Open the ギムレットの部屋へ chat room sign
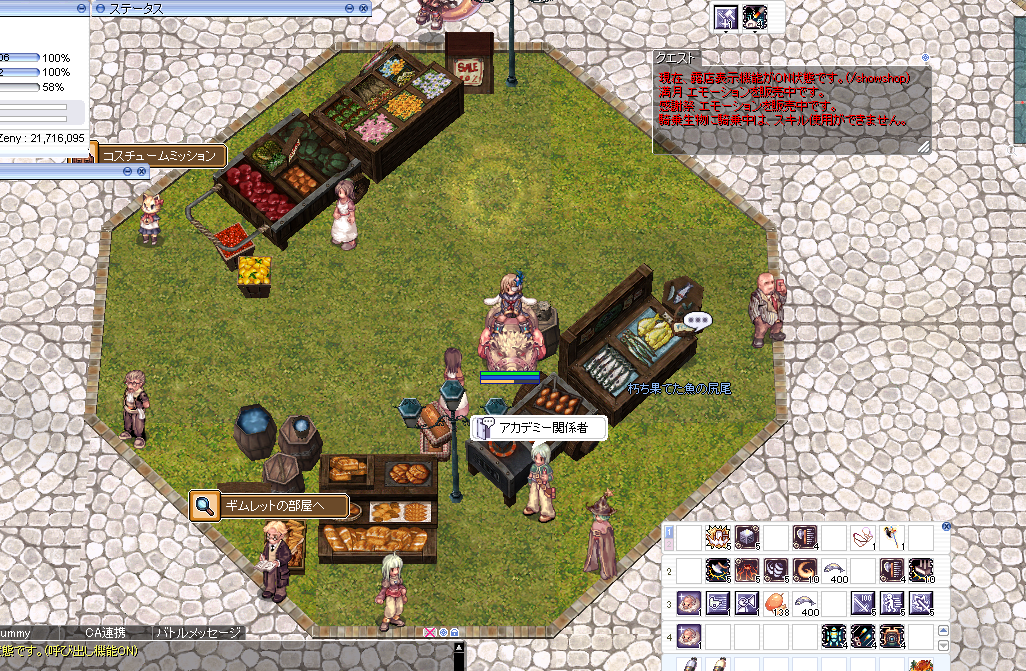 (270, 505)
